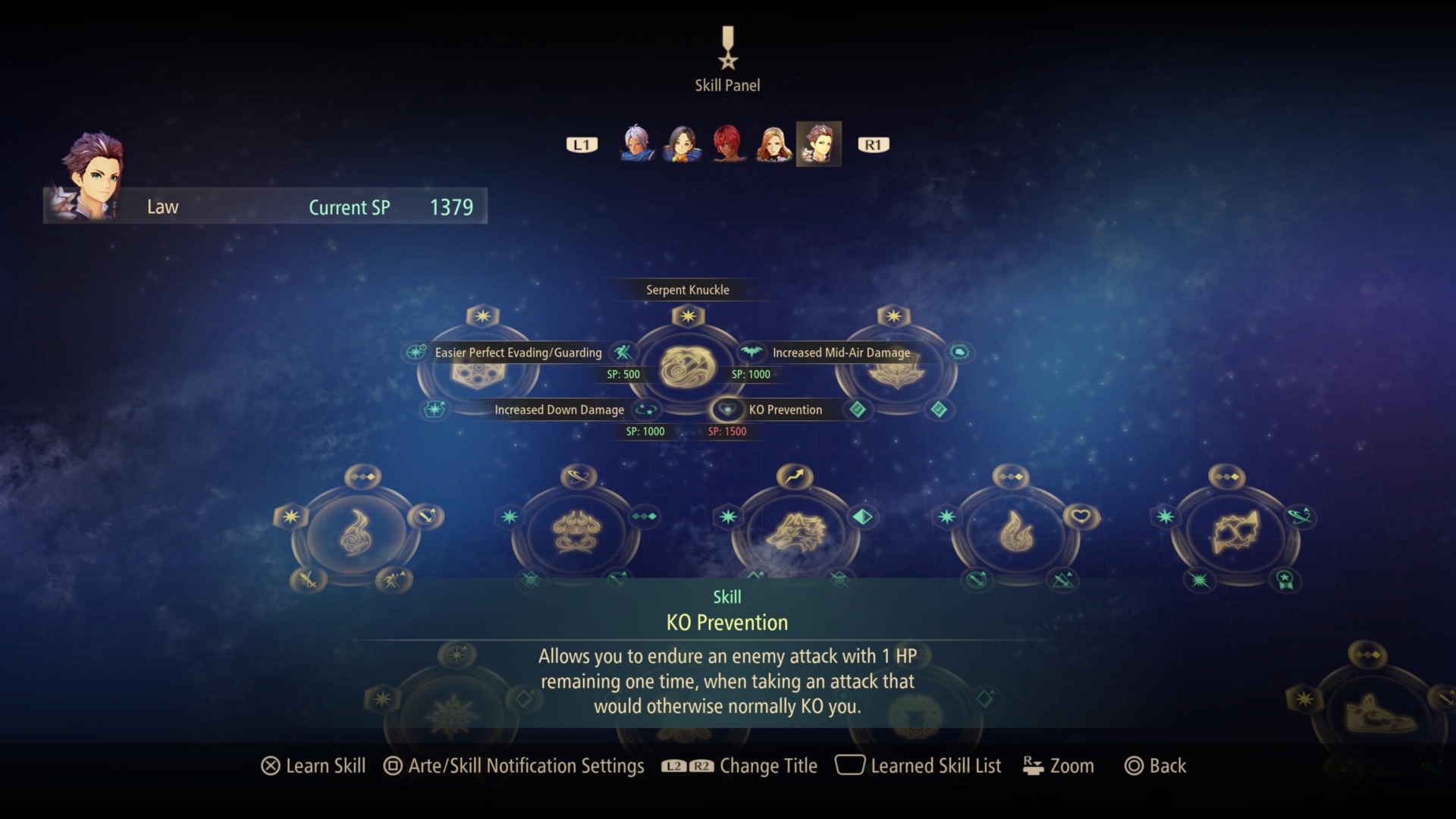The width and height of the screenshot is (1456, 819).
Task: Click the L1 character switch prompt
Action: tap(581, 144)
